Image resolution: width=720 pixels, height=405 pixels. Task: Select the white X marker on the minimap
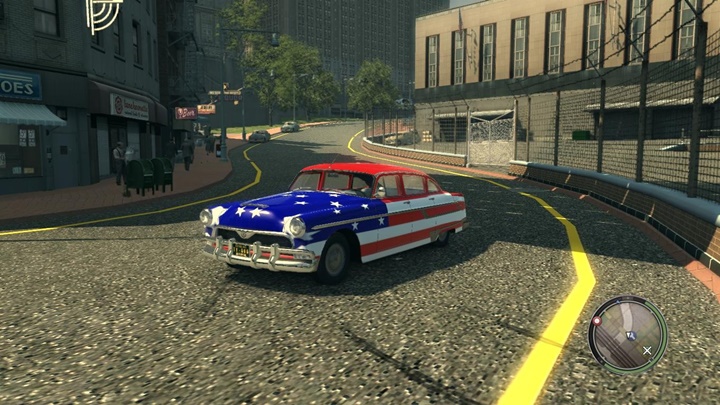pos(647,350)
